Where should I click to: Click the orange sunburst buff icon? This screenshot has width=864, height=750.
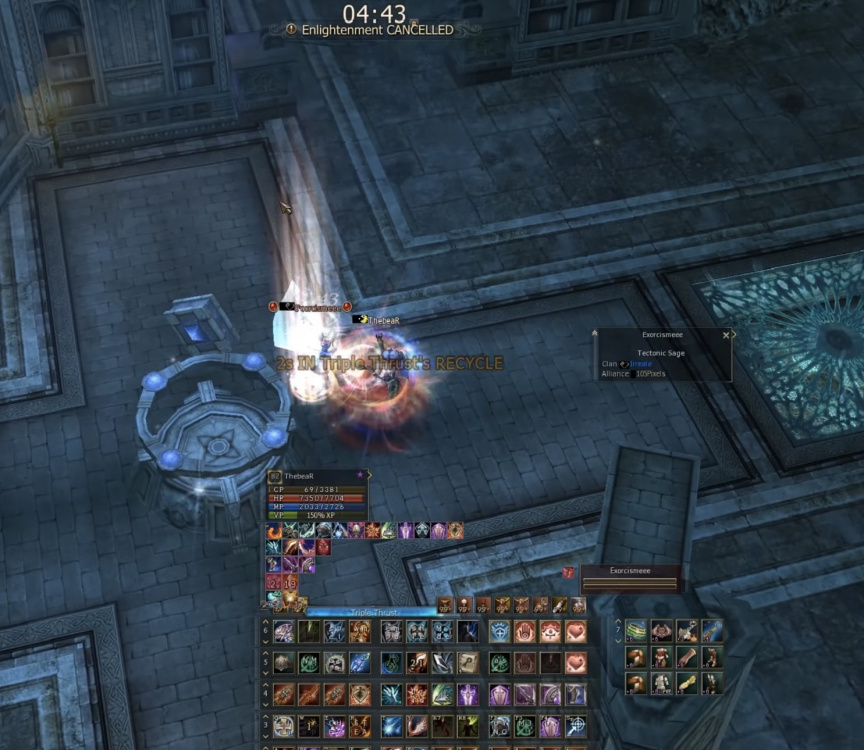pos(372,530)
